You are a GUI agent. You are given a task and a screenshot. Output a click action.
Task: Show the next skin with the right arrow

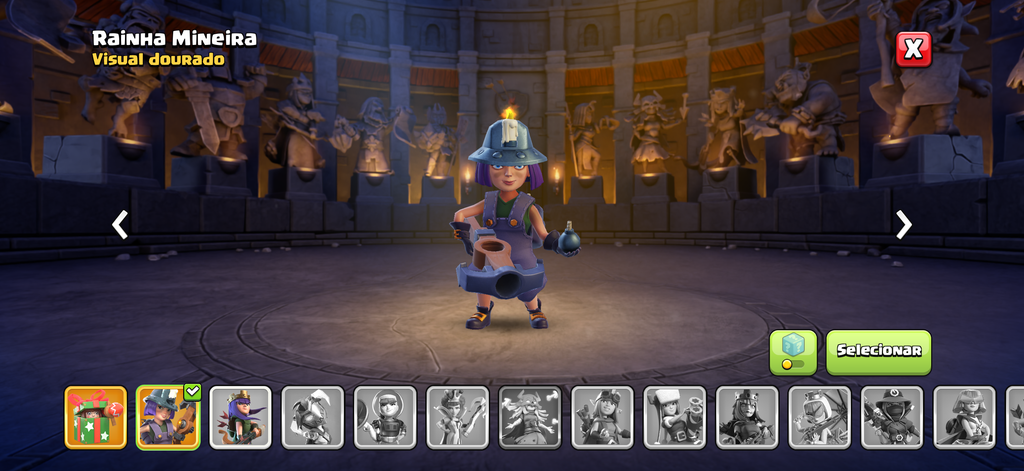coord(904,225)
